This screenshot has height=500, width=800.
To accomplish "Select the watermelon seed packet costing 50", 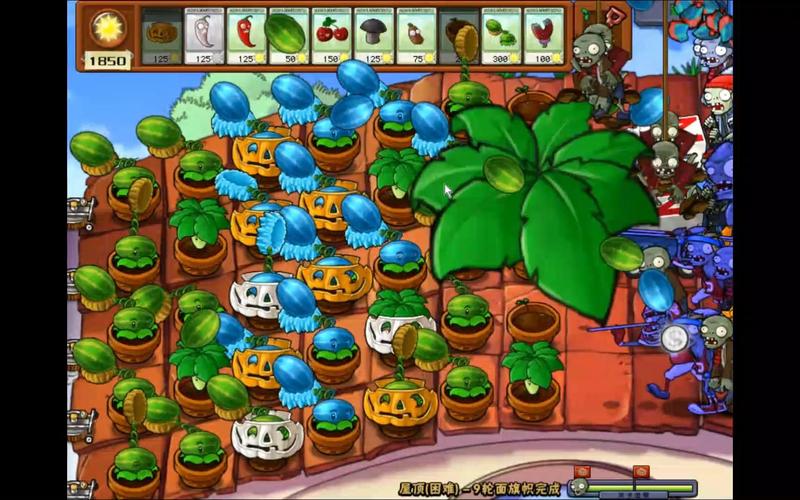I will point(288,38).
